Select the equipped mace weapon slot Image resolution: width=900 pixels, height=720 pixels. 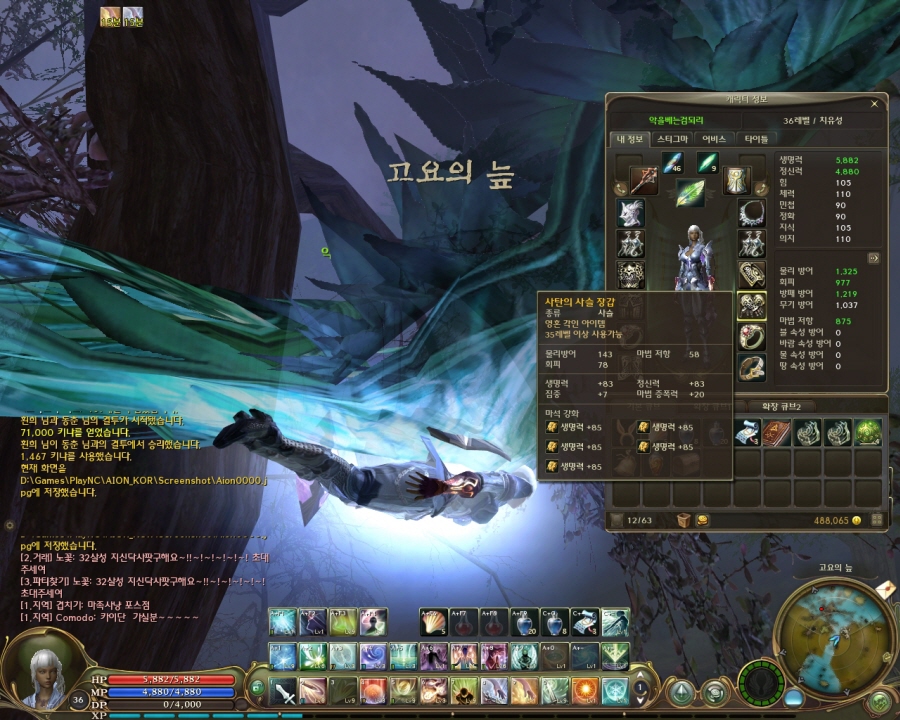coord(642,181)
